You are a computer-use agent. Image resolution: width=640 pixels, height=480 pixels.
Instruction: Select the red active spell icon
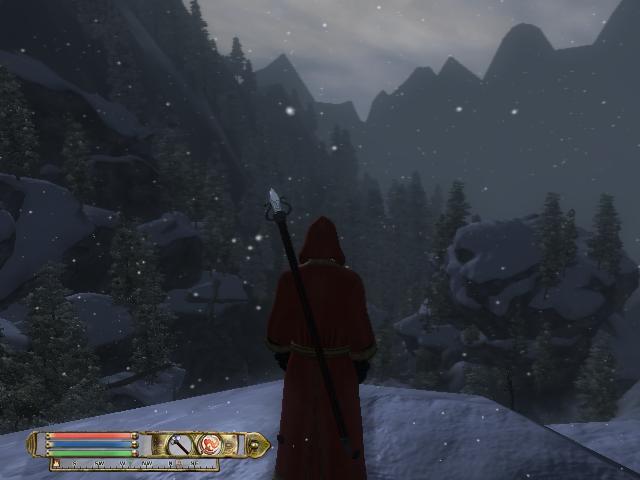coord(210,443)
